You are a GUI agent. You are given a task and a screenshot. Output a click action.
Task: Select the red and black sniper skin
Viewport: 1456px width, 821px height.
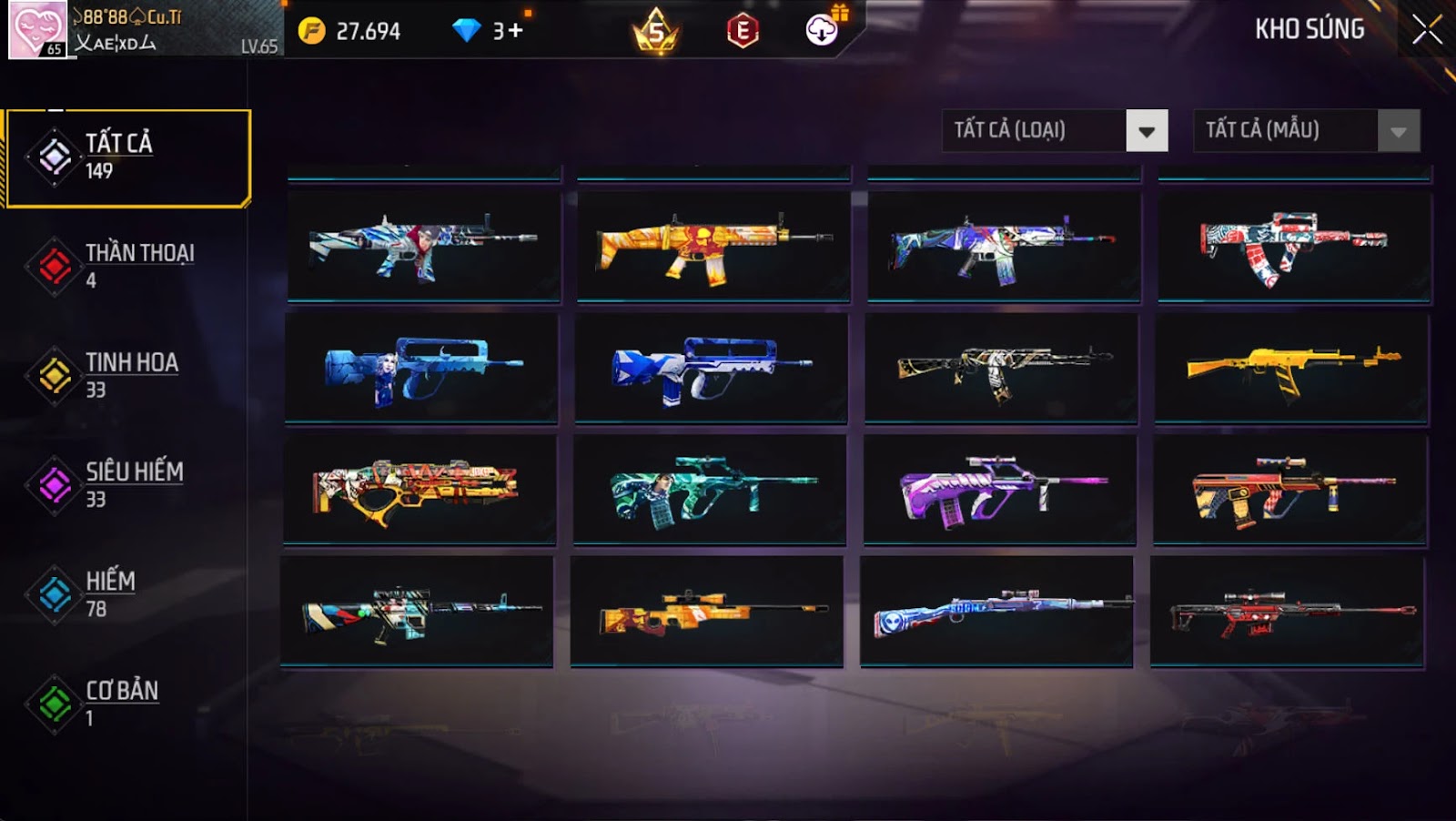pyautogui.click(x=1288, y=612)
